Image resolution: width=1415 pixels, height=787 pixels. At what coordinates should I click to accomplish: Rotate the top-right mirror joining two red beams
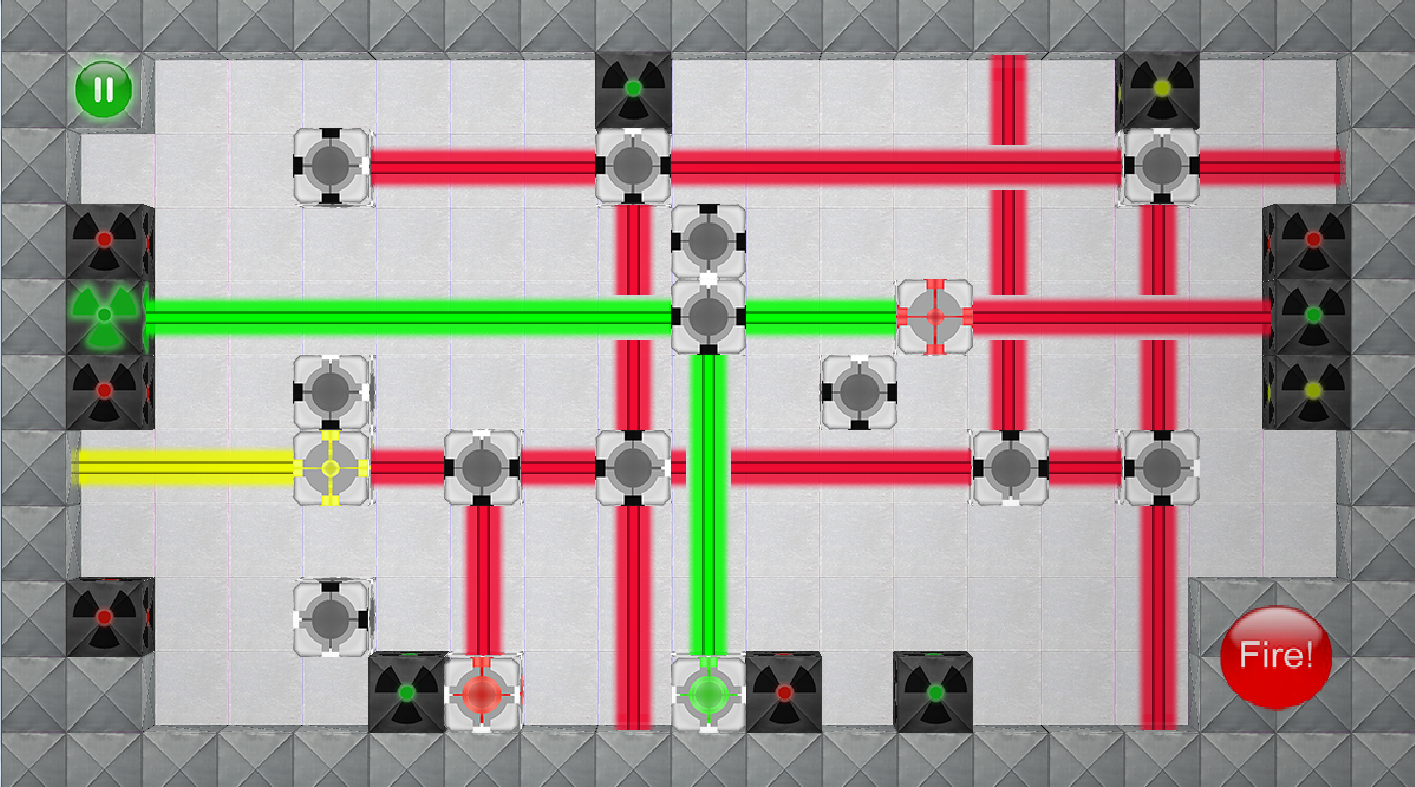click(1159, 167)
